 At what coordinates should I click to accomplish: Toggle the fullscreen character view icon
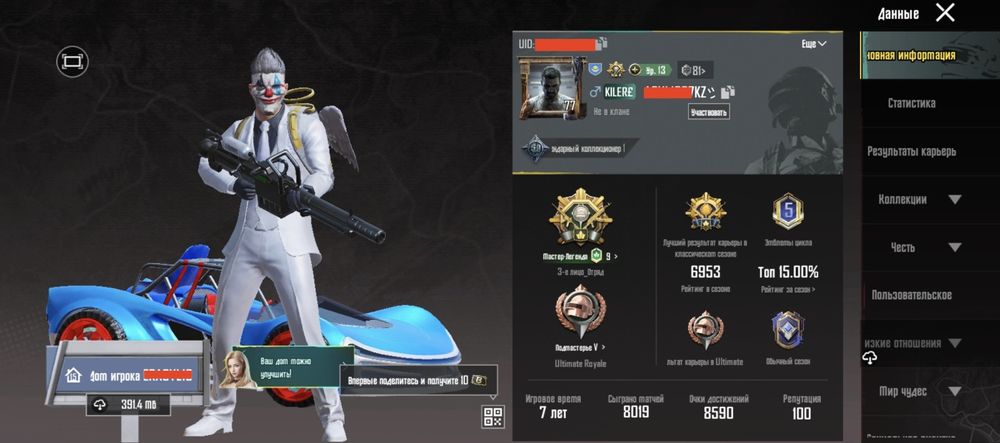point(72,62)
